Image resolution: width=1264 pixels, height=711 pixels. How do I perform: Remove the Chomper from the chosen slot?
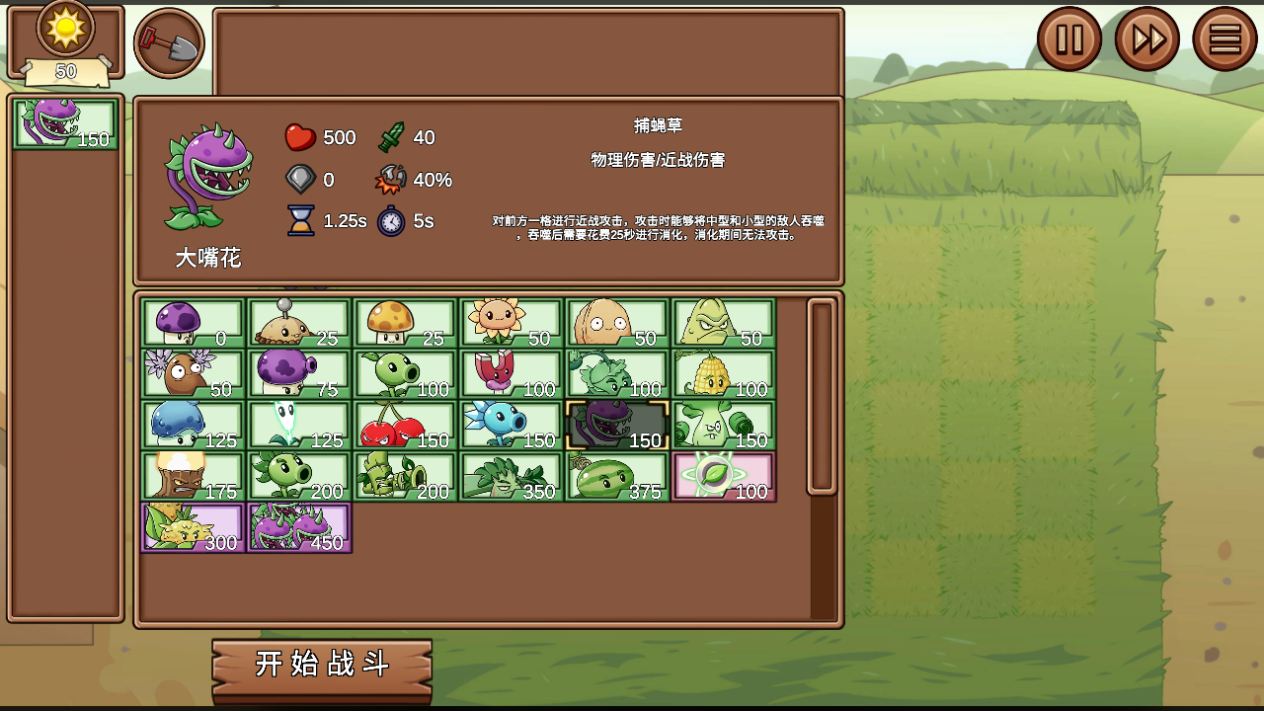tap(66, 125)
